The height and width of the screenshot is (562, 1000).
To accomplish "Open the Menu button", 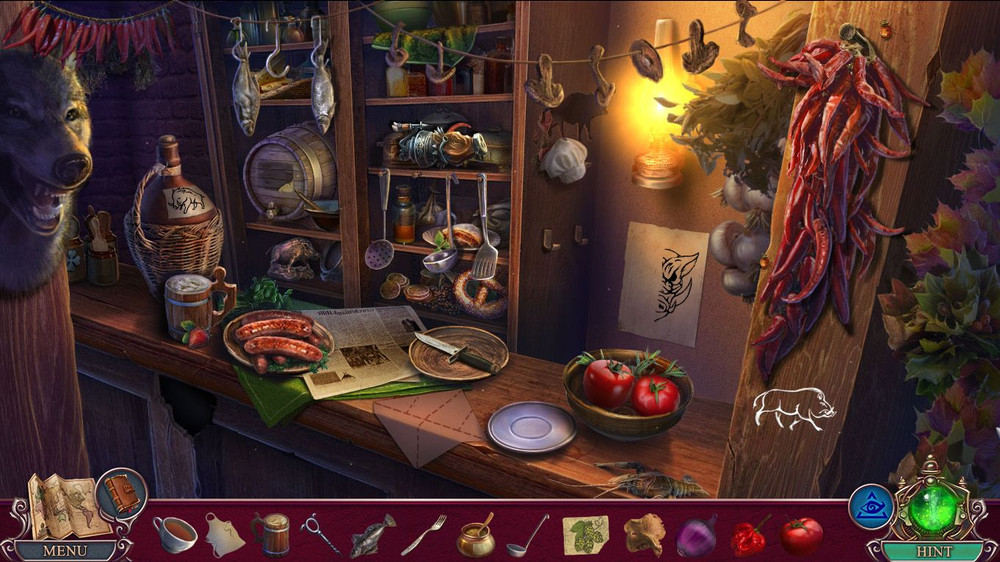I will 65,550.
